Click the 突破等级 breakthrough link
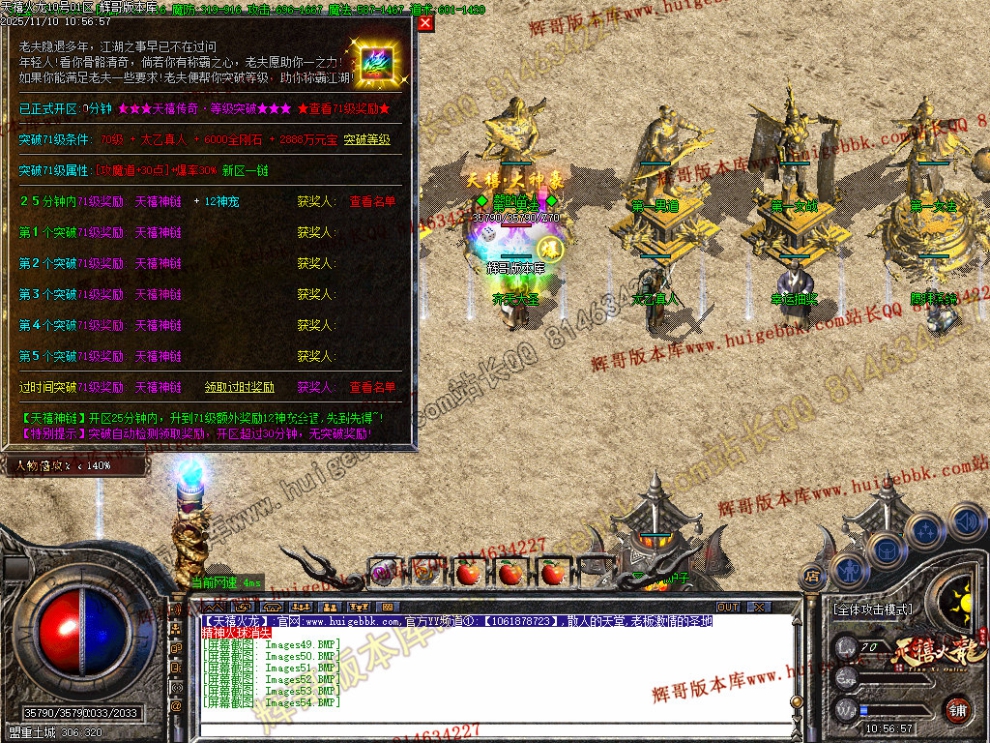Viewport: 990px width, 743px height. pos(367,139)
